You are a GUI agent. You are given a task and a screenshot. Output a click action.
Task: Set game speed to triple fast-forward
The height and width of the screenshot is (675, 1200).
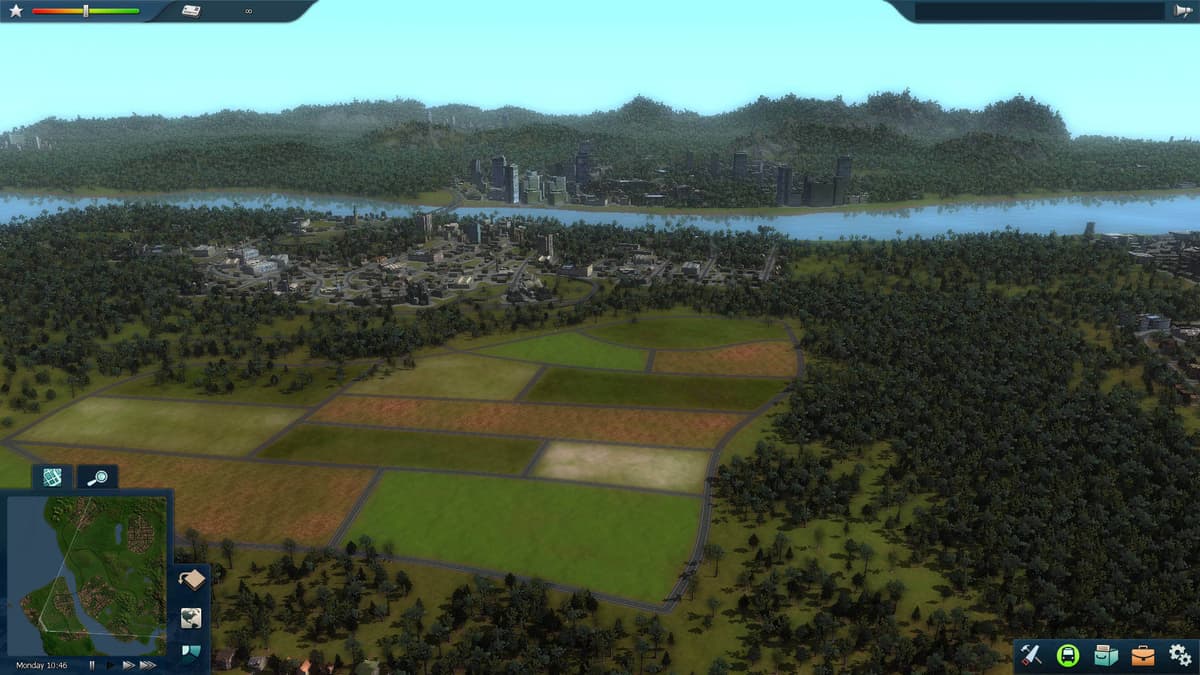(148, 665)
